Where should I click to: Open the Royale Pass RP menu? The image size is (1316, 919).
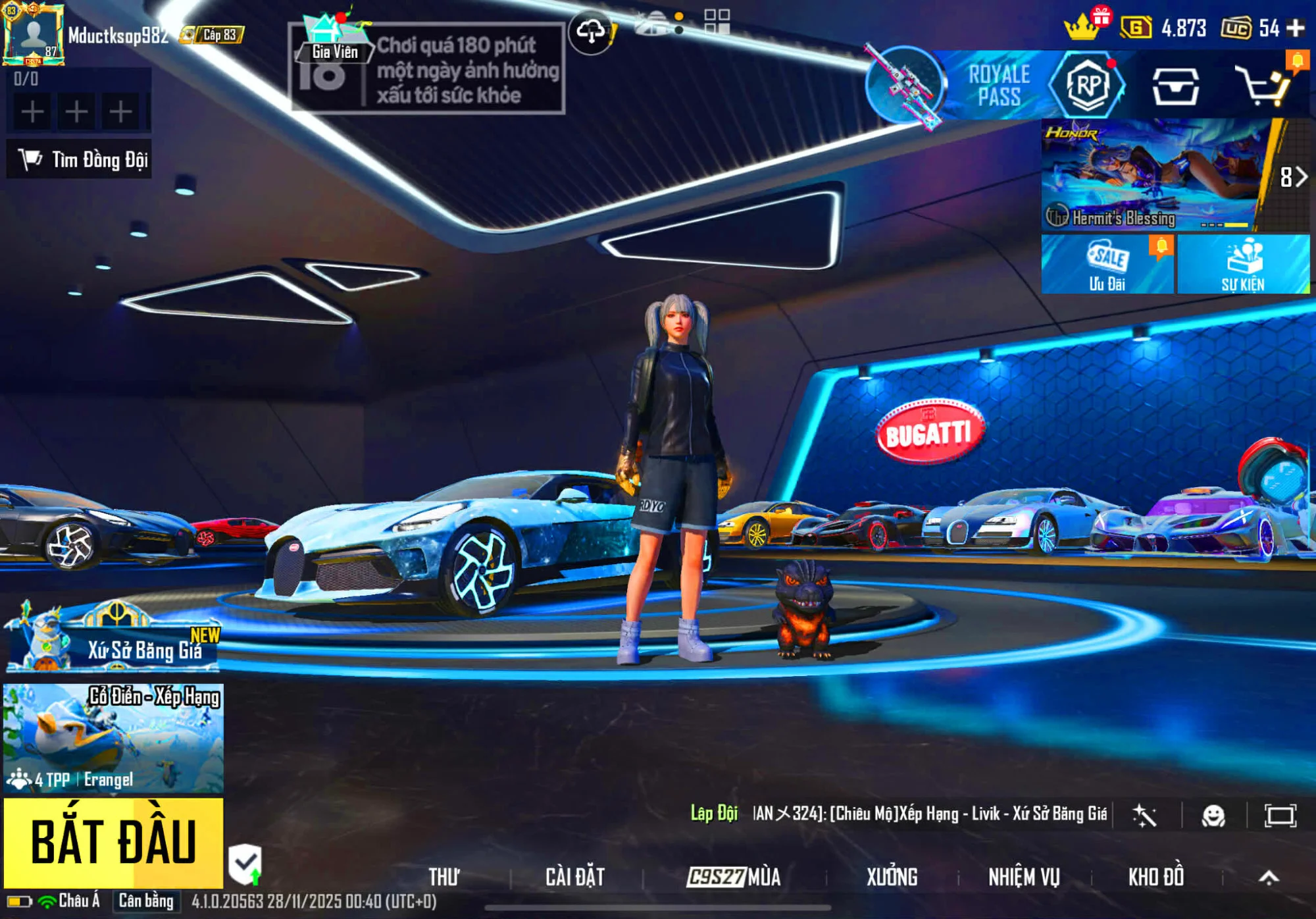tap(1088, 86)
